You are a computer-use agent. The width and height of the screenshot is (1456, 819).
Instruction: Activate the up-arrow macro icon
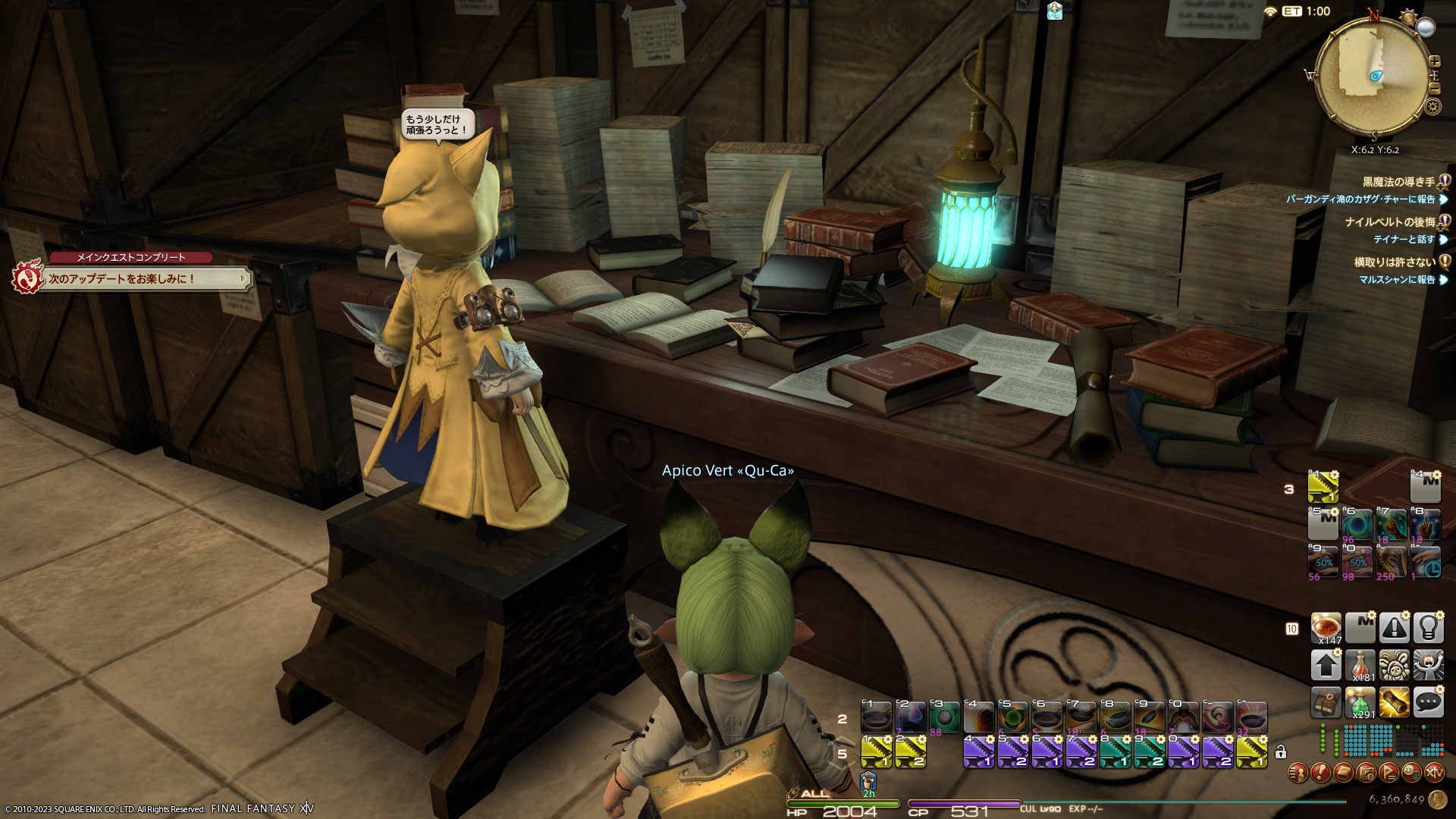pyautogui.click(x=1326, y=665)
